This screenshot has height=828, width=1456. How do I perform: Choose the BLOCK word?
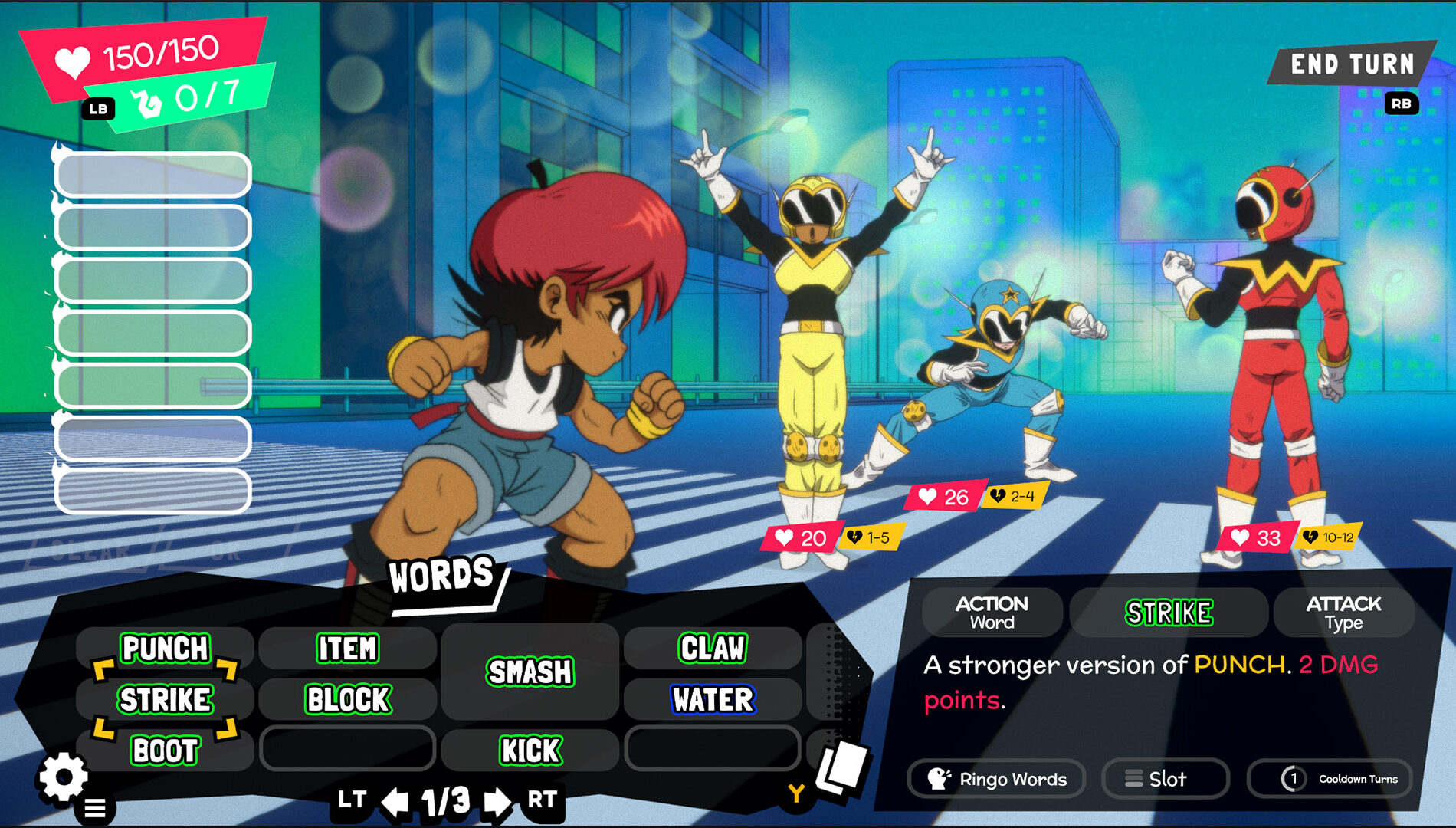click(x=348, y=699)
